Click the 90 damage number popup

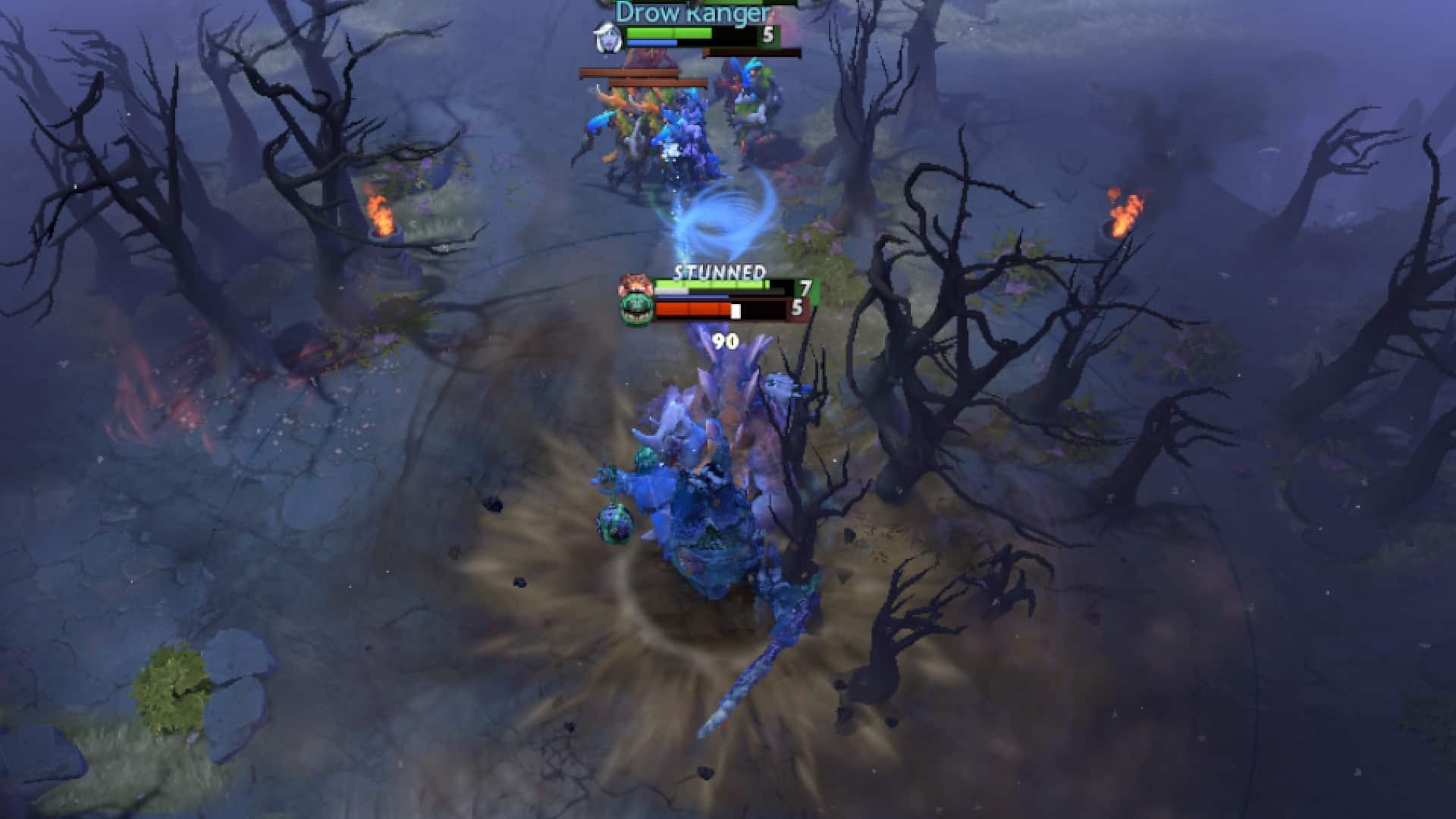click(725, 339)
